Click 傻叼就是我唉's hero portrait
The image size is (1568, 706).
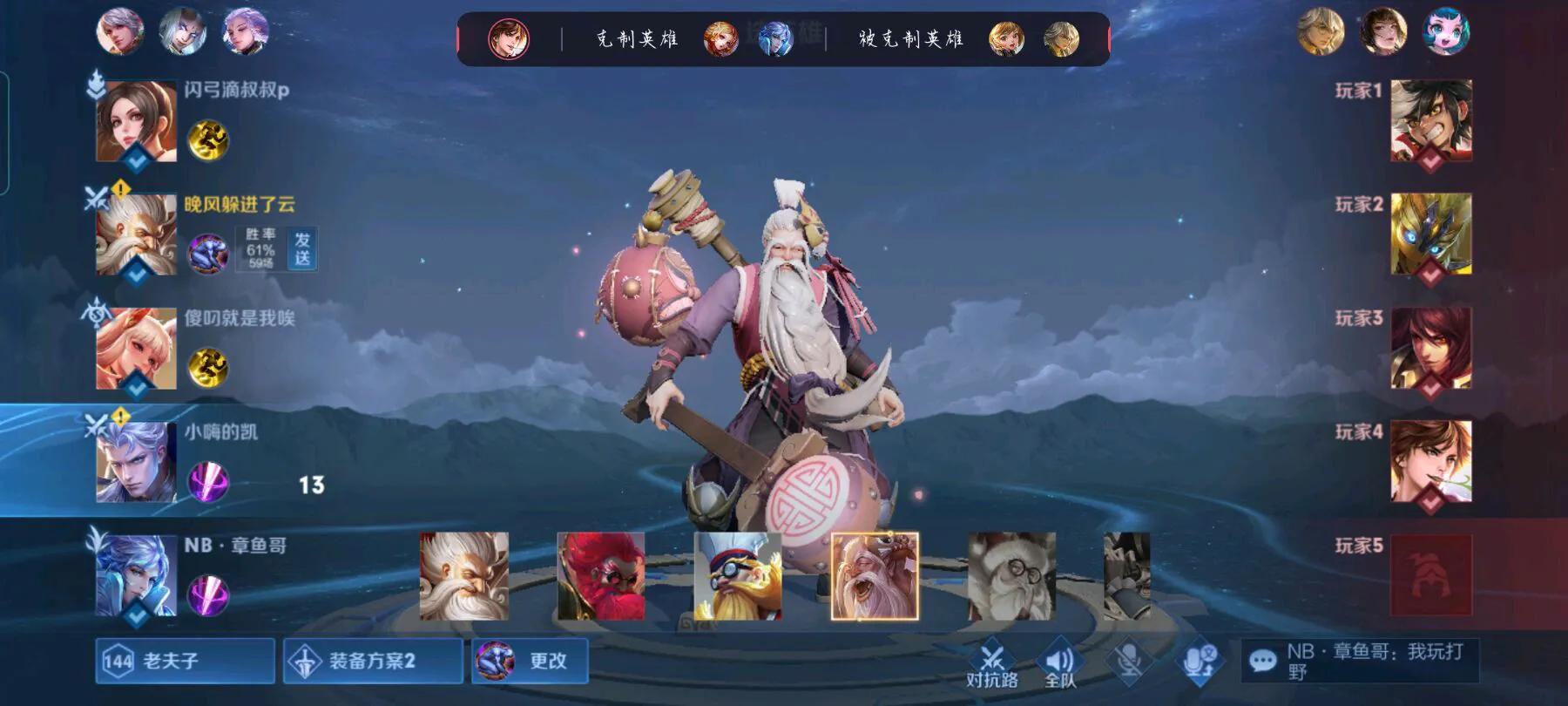click(136, 349)
